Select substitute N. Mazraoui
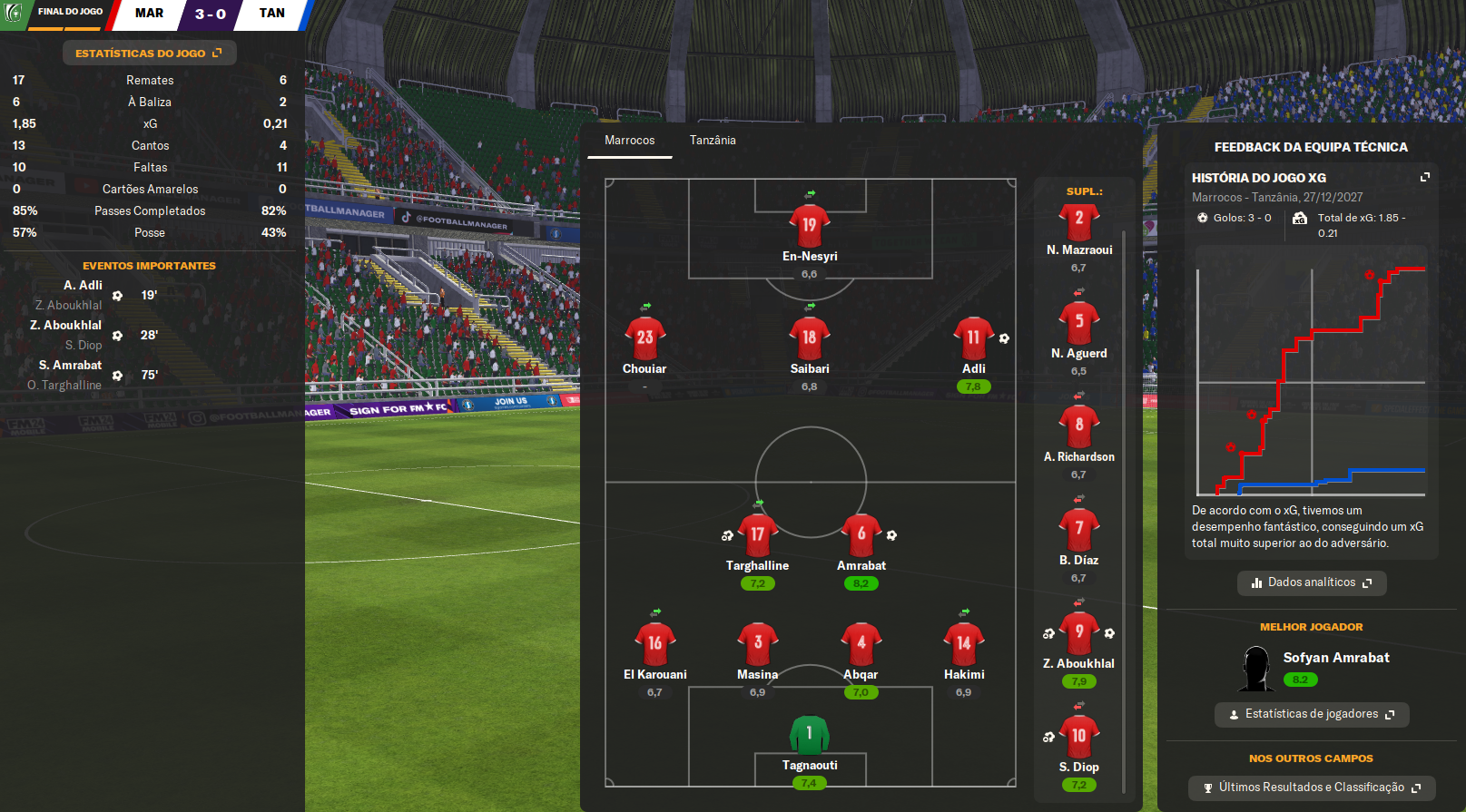 (1078, 220)
